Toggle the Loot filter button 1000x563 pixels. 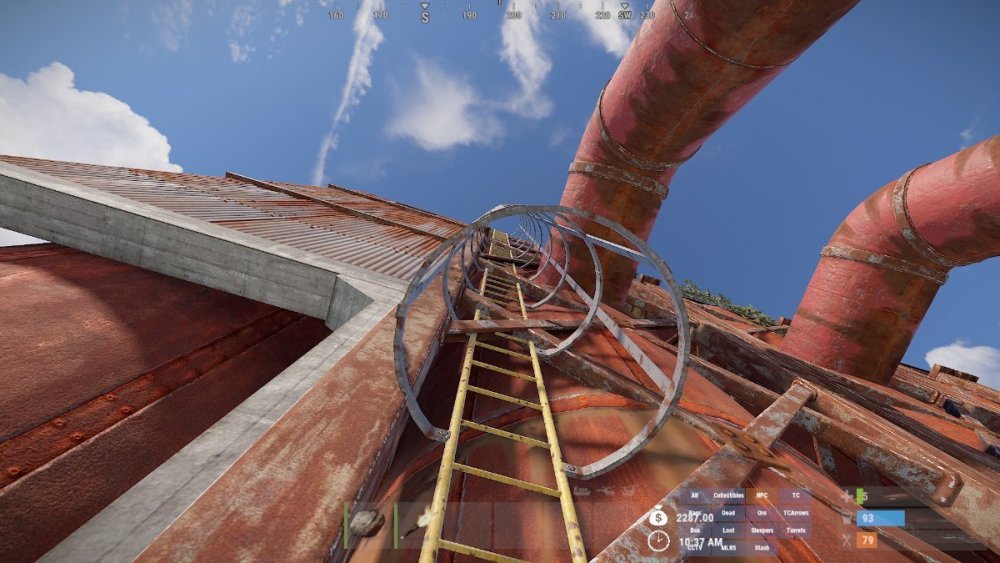pyautogui.click(x=729, y=530)
